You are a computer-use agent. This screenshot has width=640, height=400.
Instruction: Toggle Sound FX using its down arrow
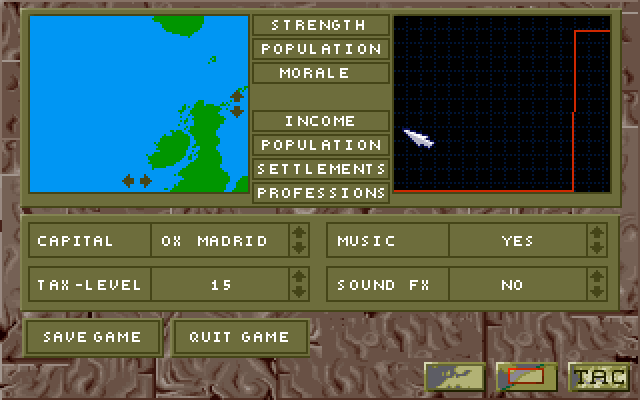[597, 291]
